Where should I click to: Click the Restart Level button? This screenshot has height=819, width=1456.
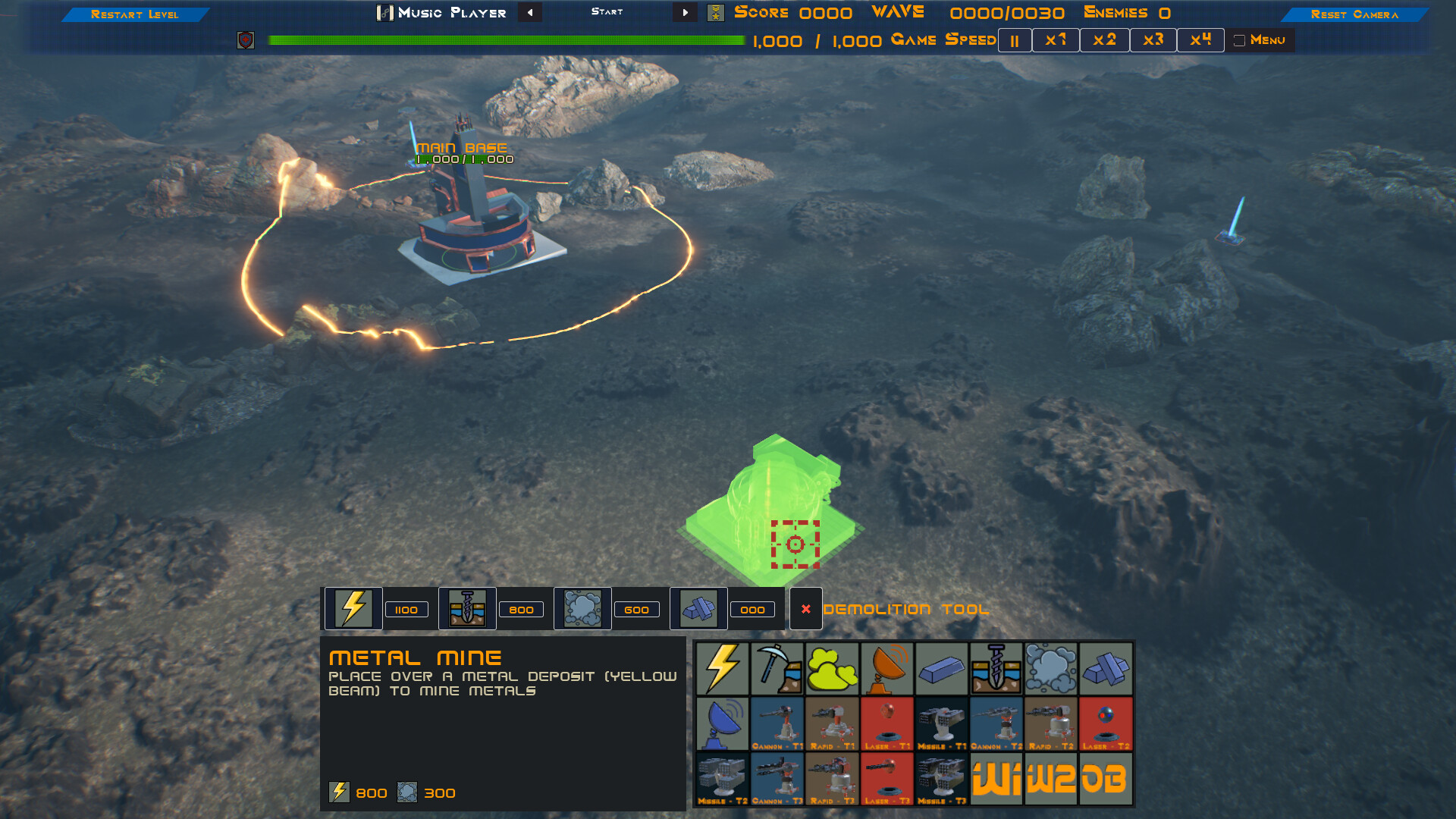135,13
